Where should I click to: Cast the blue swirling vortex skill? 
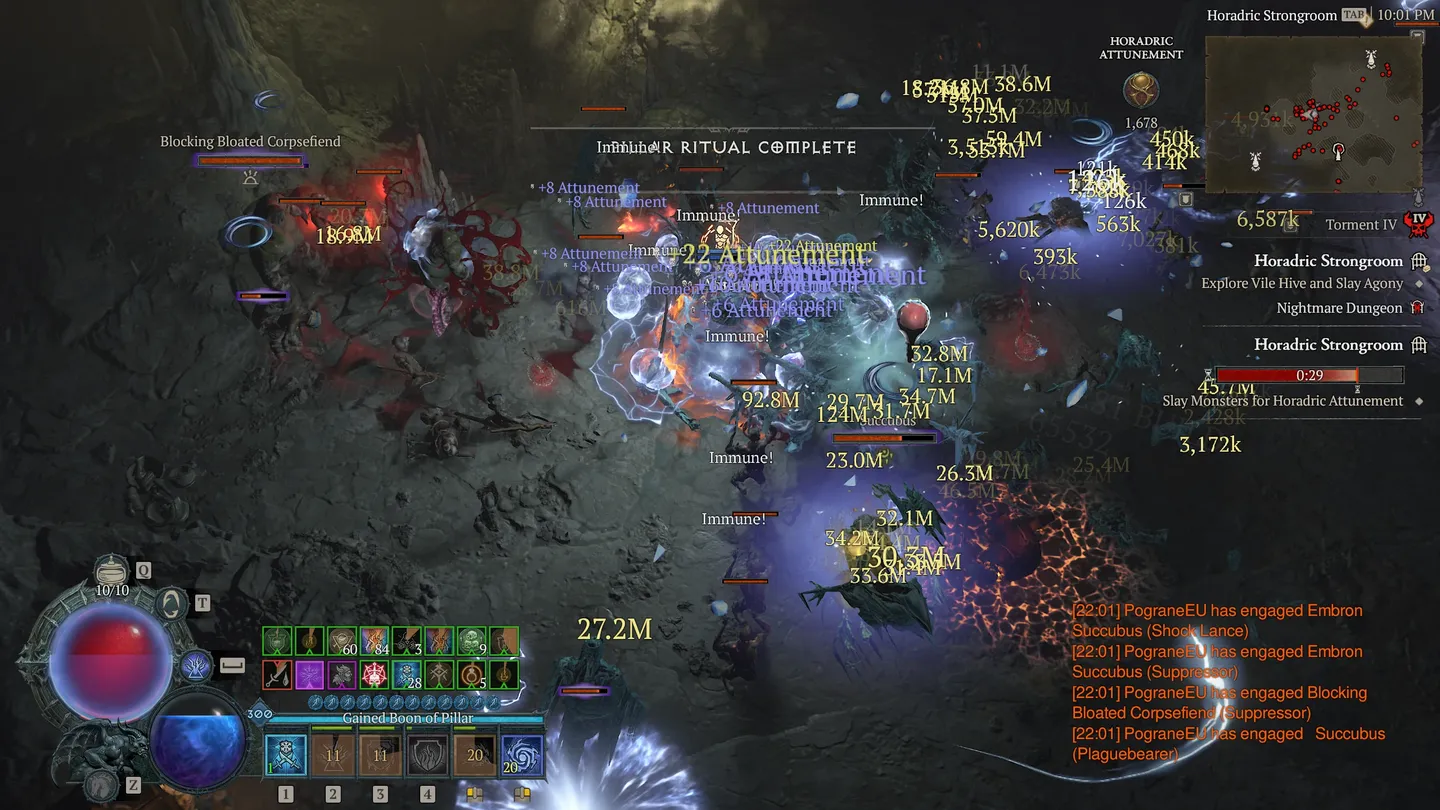pos(522,755)
